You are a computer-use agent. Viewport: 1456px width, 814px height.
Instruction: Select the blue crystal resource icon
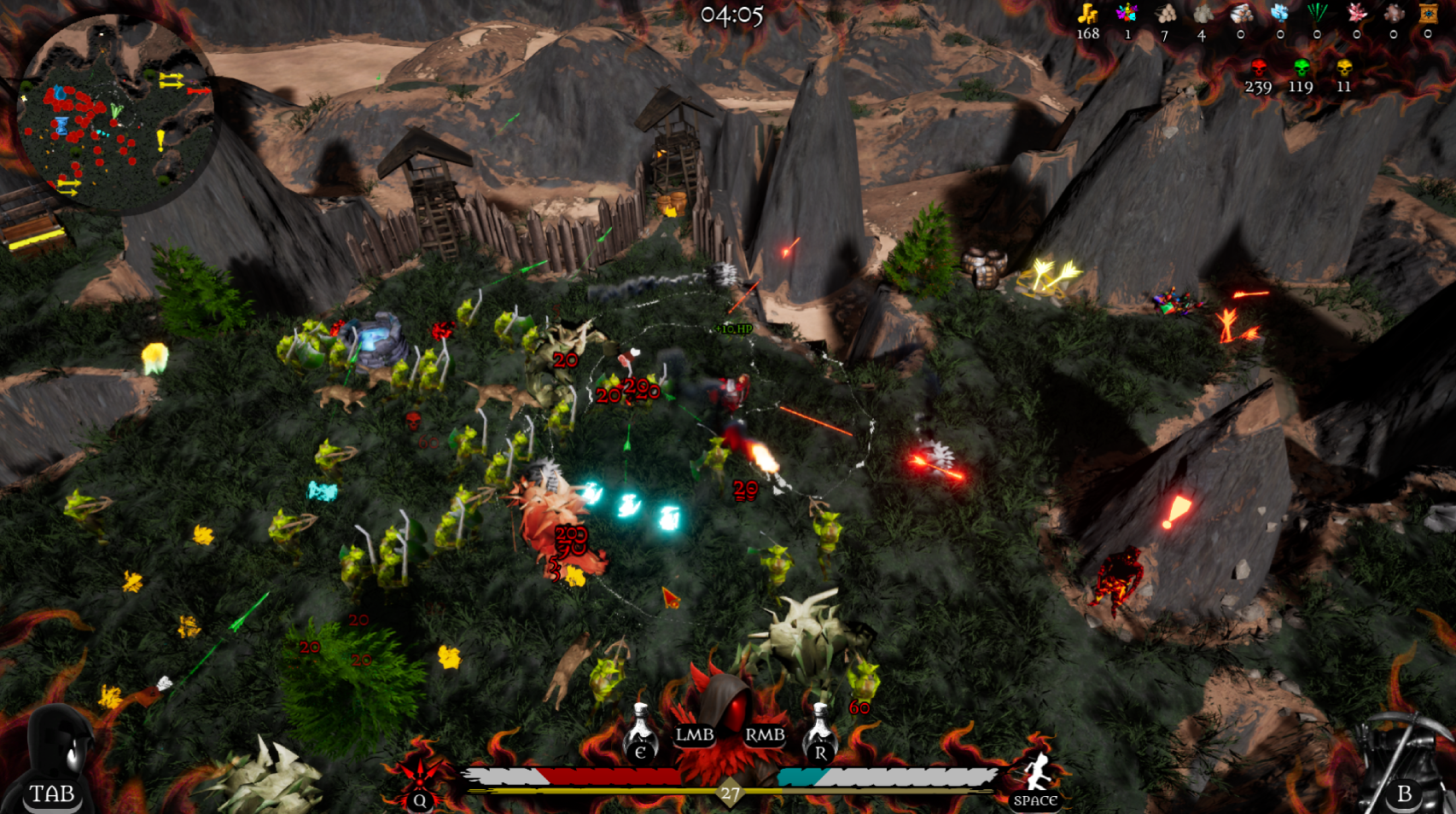click(1279, 13)
